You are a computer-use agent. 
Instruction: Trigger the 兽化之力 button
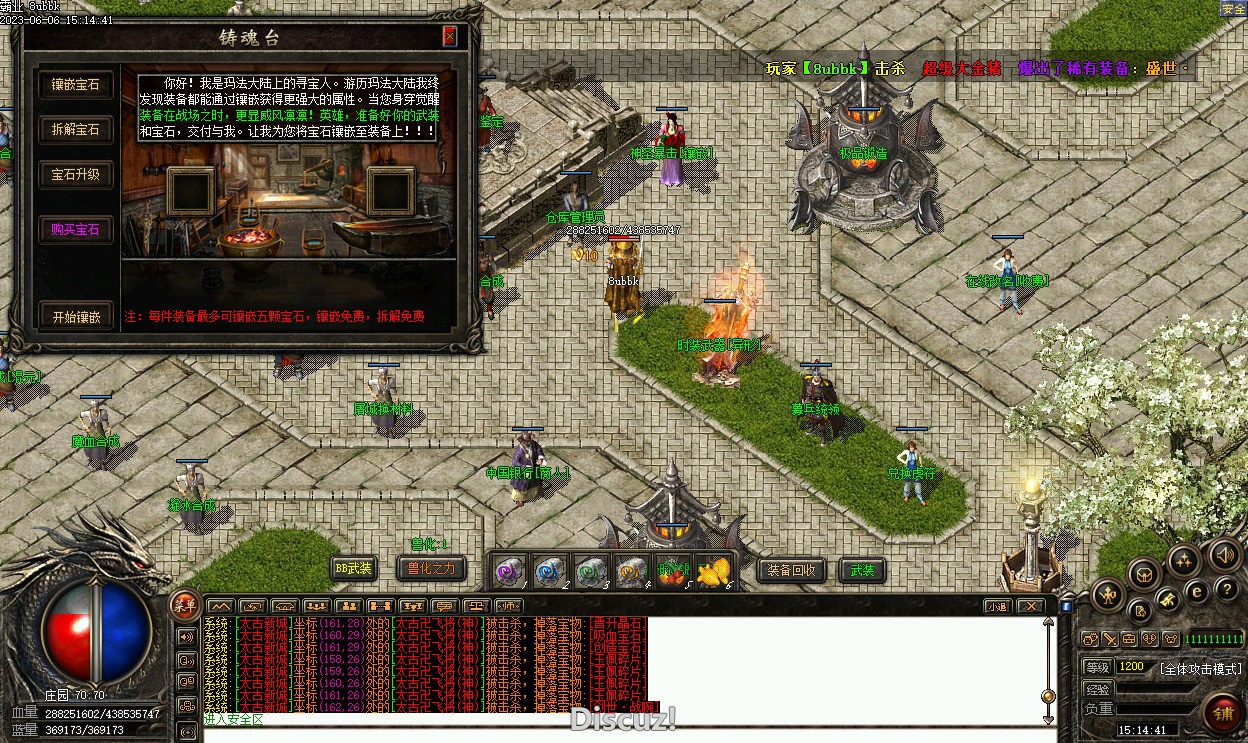(x=431, y=569)
